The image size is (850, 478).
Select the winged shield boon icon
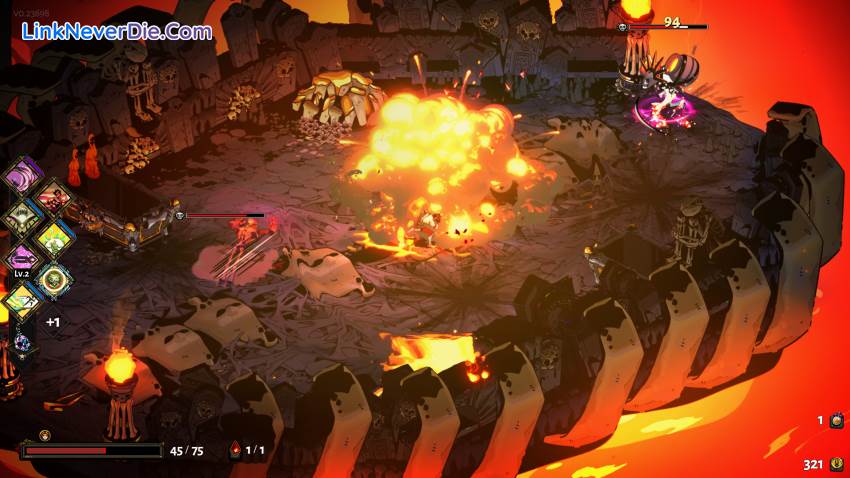(x=22, y=217)
